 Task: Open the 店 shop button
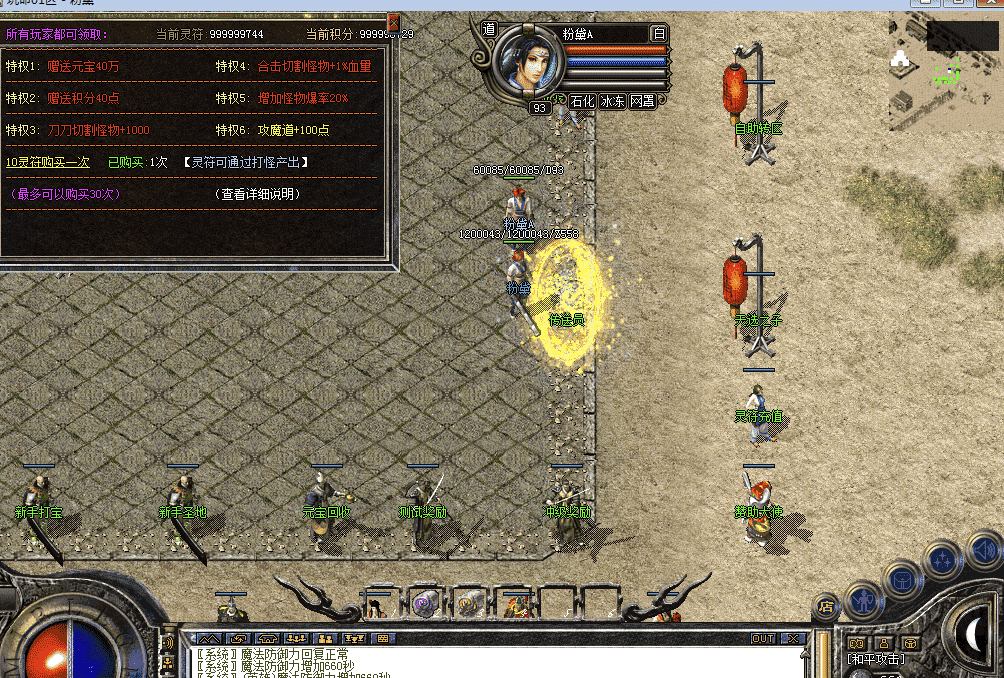point(826,605)
